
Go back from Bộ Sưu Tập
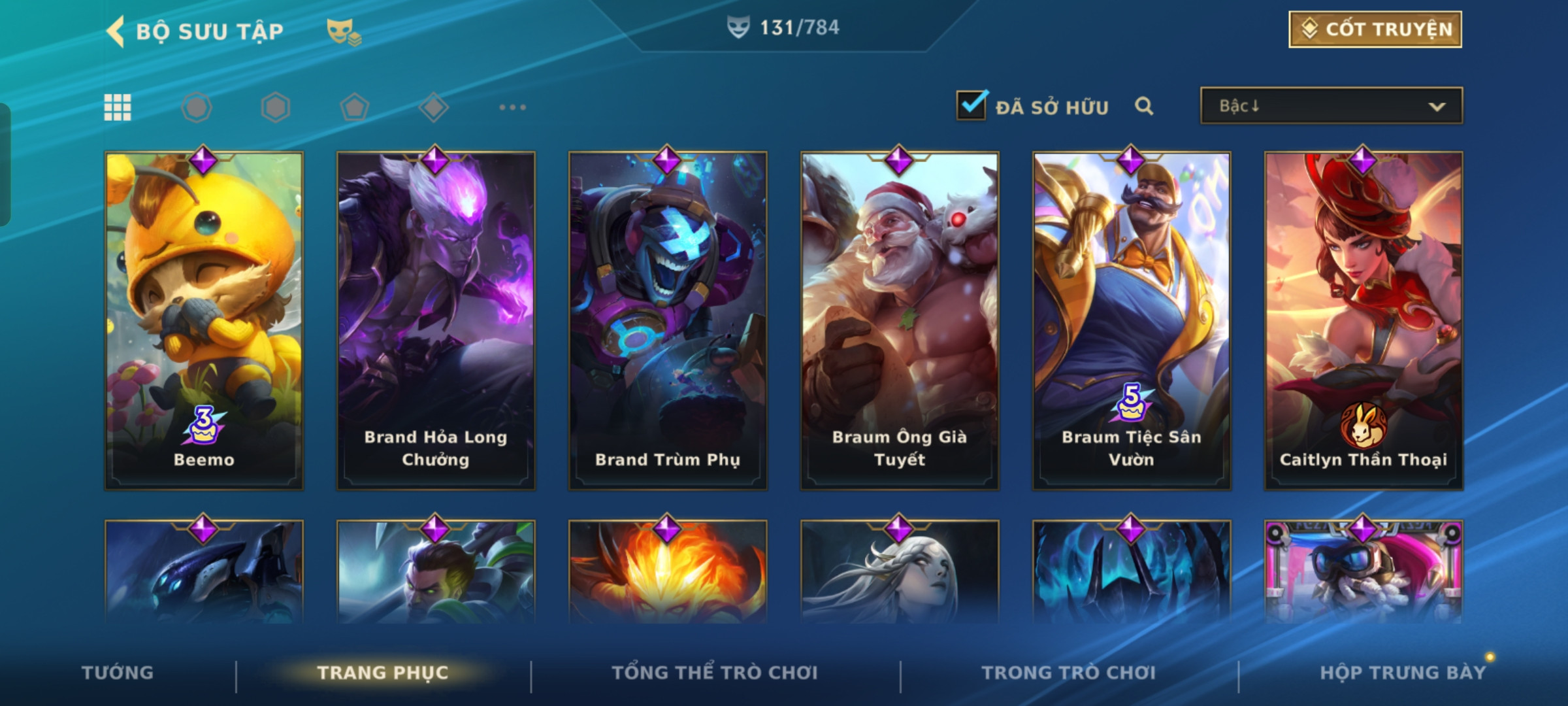click(x=116, y=31)
